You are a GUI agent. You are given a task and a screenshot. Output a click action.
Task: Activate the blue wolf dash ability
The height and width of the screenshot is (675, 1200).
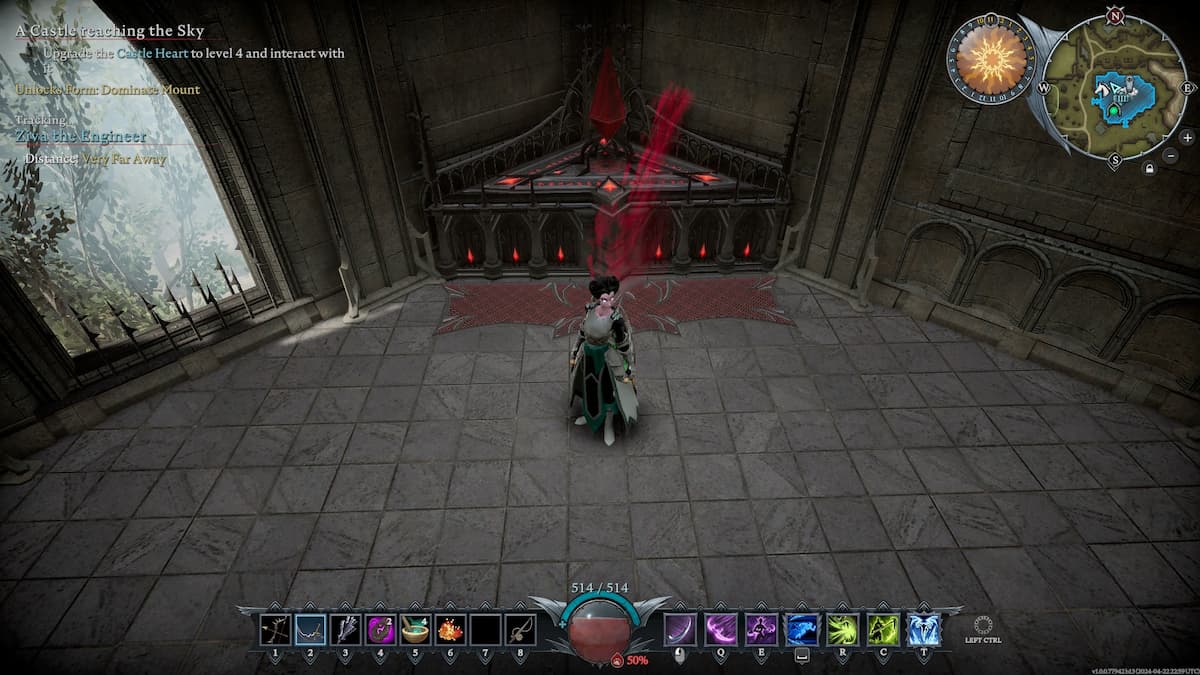click(x=802, y=630)
